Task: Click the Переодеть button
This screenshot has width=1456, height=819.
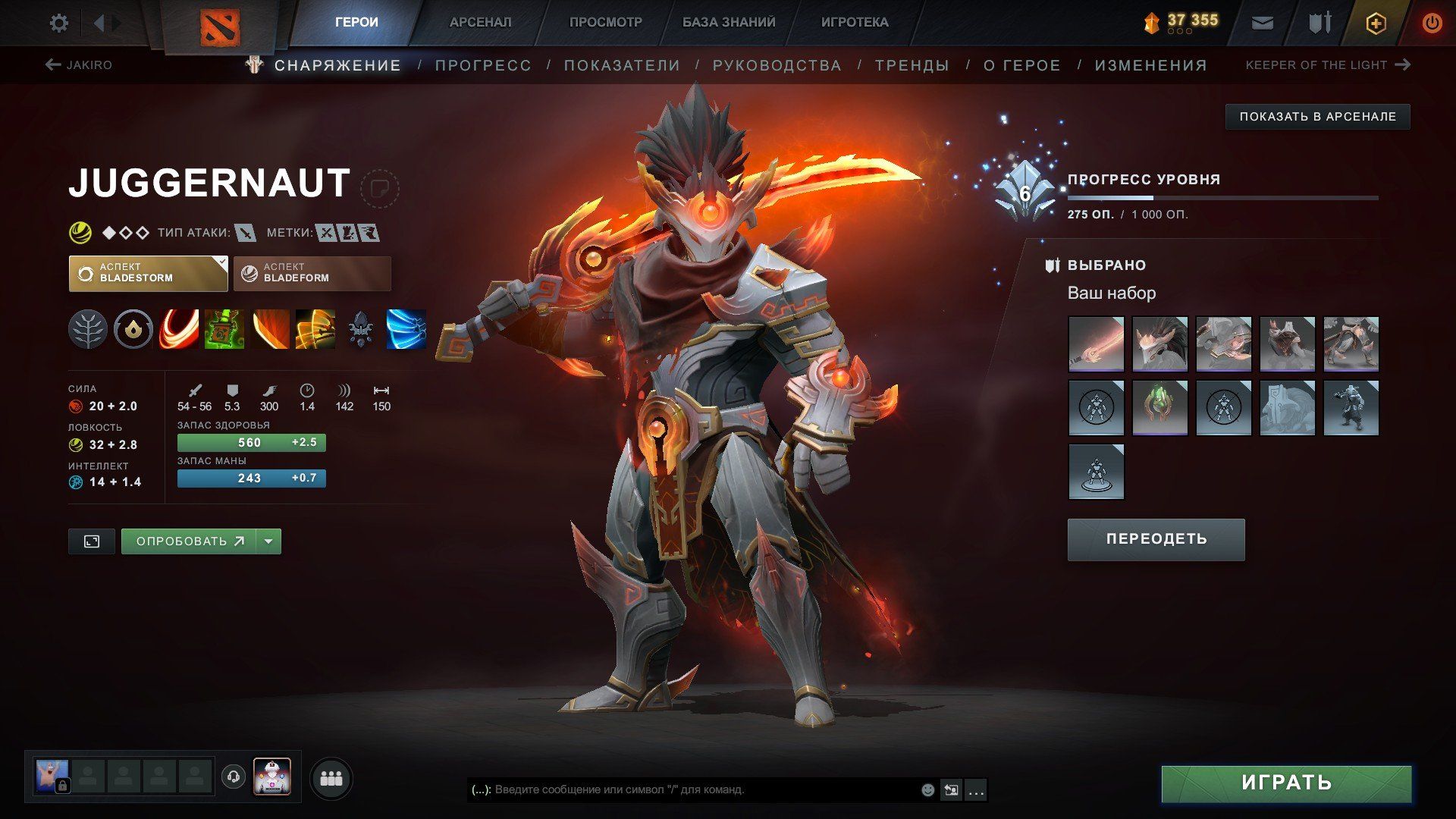Action: 1156,539
